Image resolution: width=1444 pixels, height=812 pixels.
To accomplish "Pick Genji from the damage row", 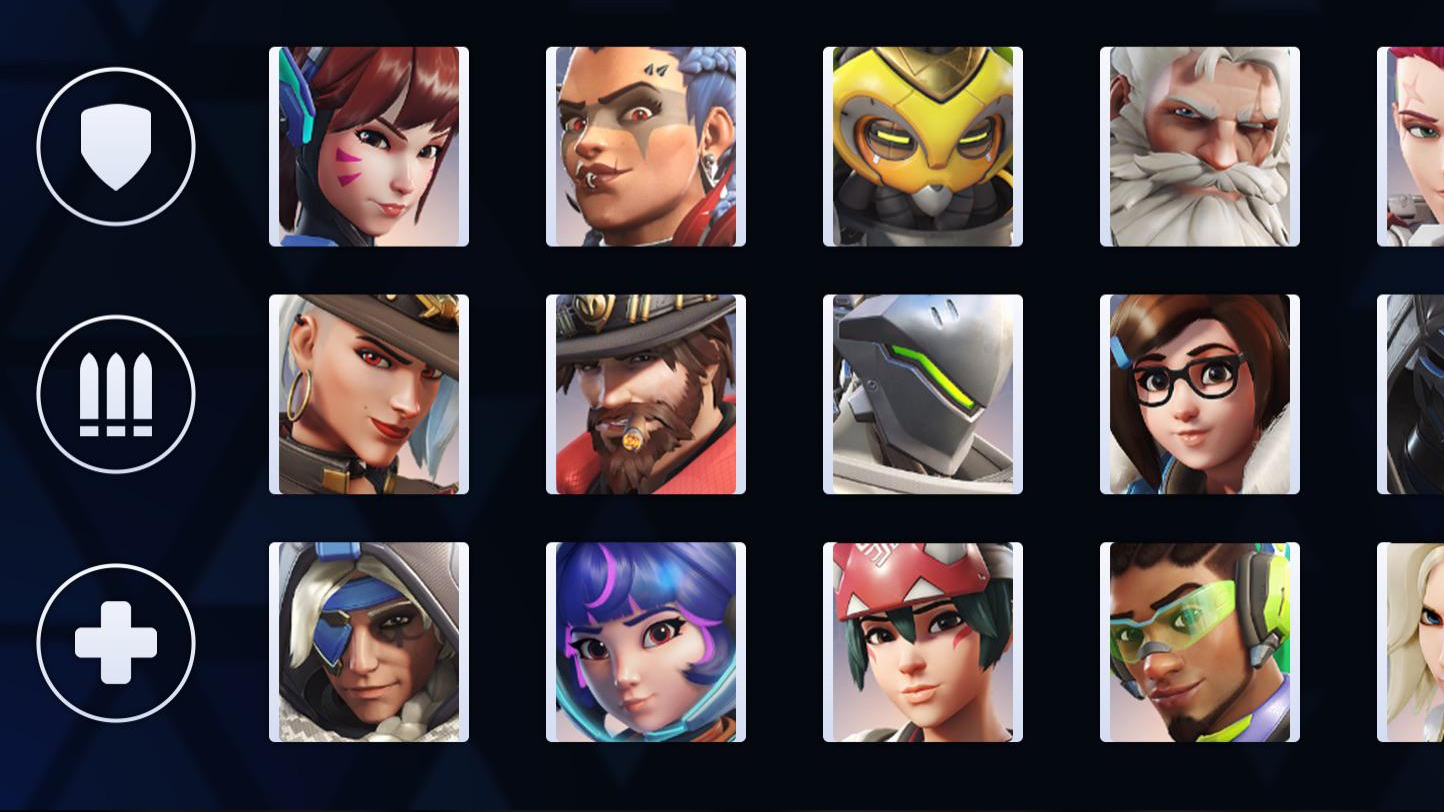I will point(922,393).
